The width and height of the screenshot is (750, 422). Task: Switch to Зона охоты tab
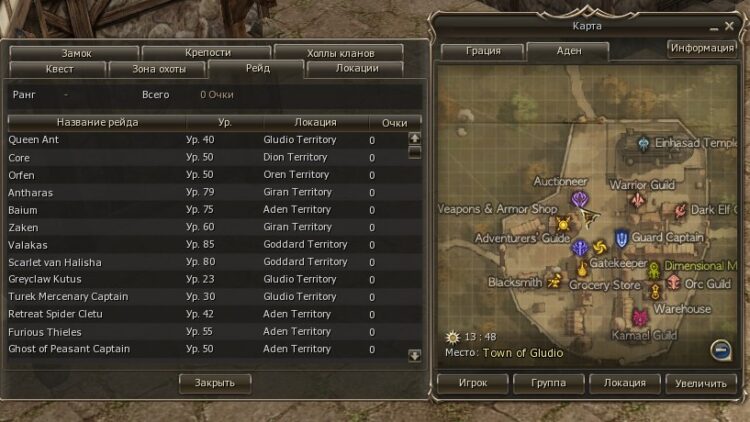160,69
